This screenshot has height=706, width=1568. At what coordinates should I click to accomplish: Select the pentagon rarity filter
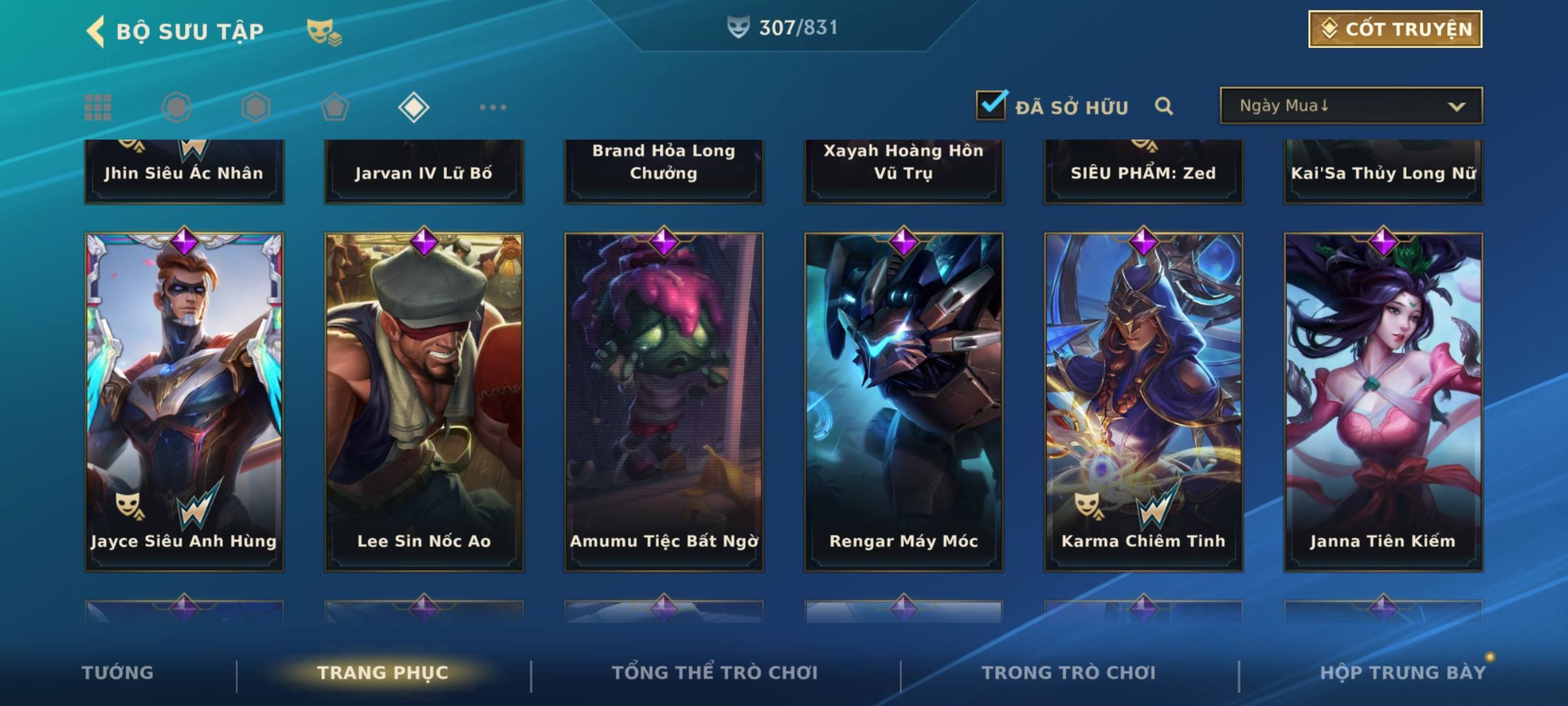tap(335, 107)
